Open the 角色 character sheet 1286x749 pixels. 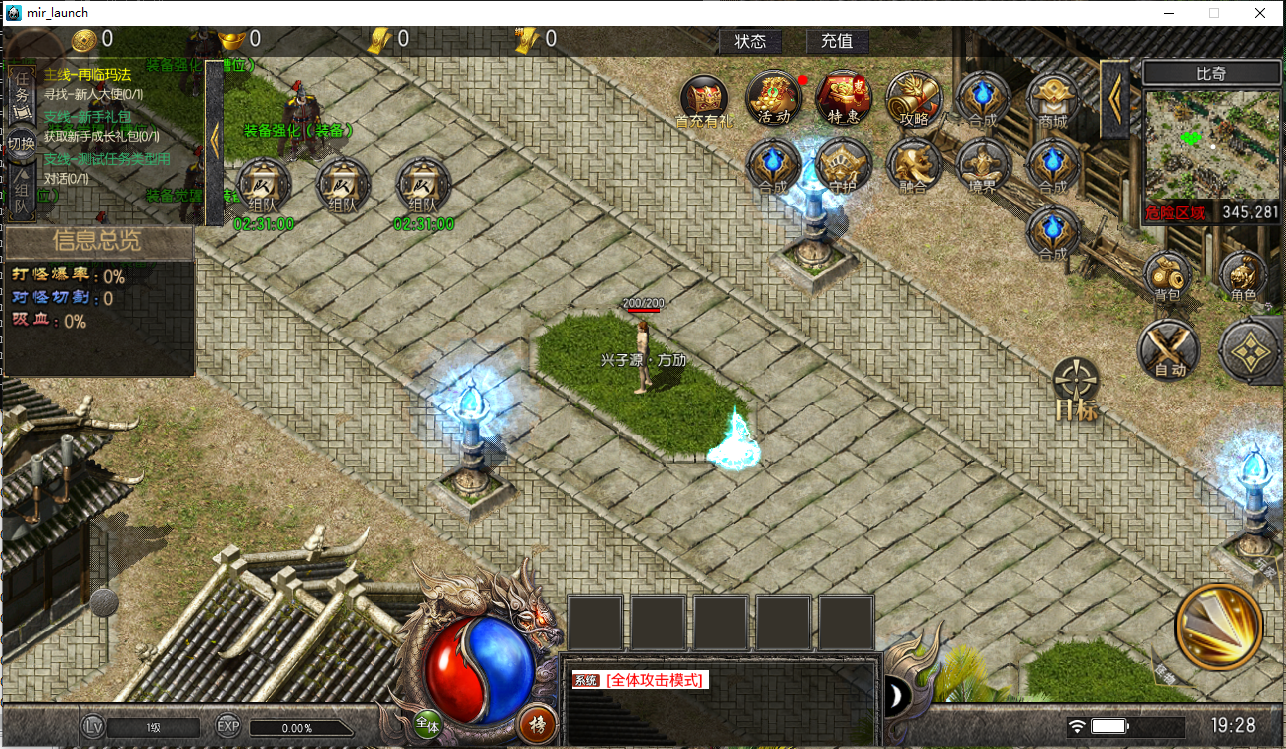[x=1243, y=275]
